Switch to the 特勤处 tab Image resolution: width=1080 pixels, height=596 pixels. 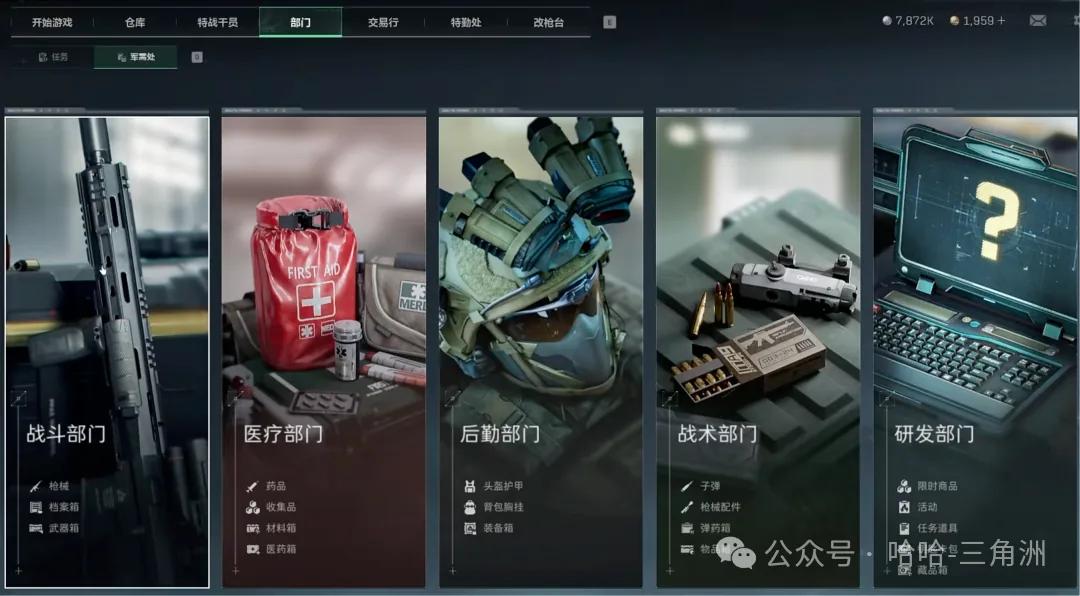pyautogui.click(x=465, y=22)
